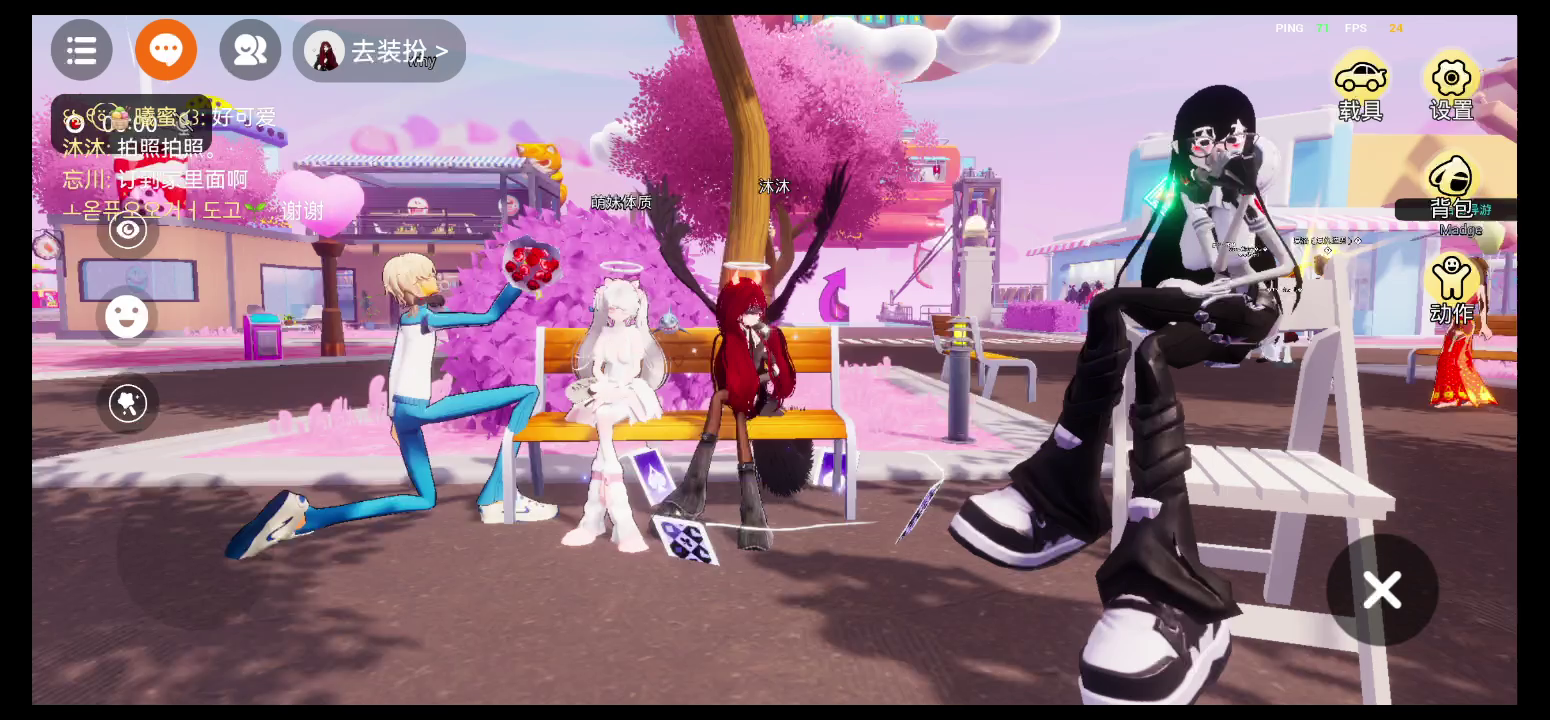The width and height of the screenshot is (1550, 720).
Task: Open the 载具 vehicle menu
Action: point(1360,88)
